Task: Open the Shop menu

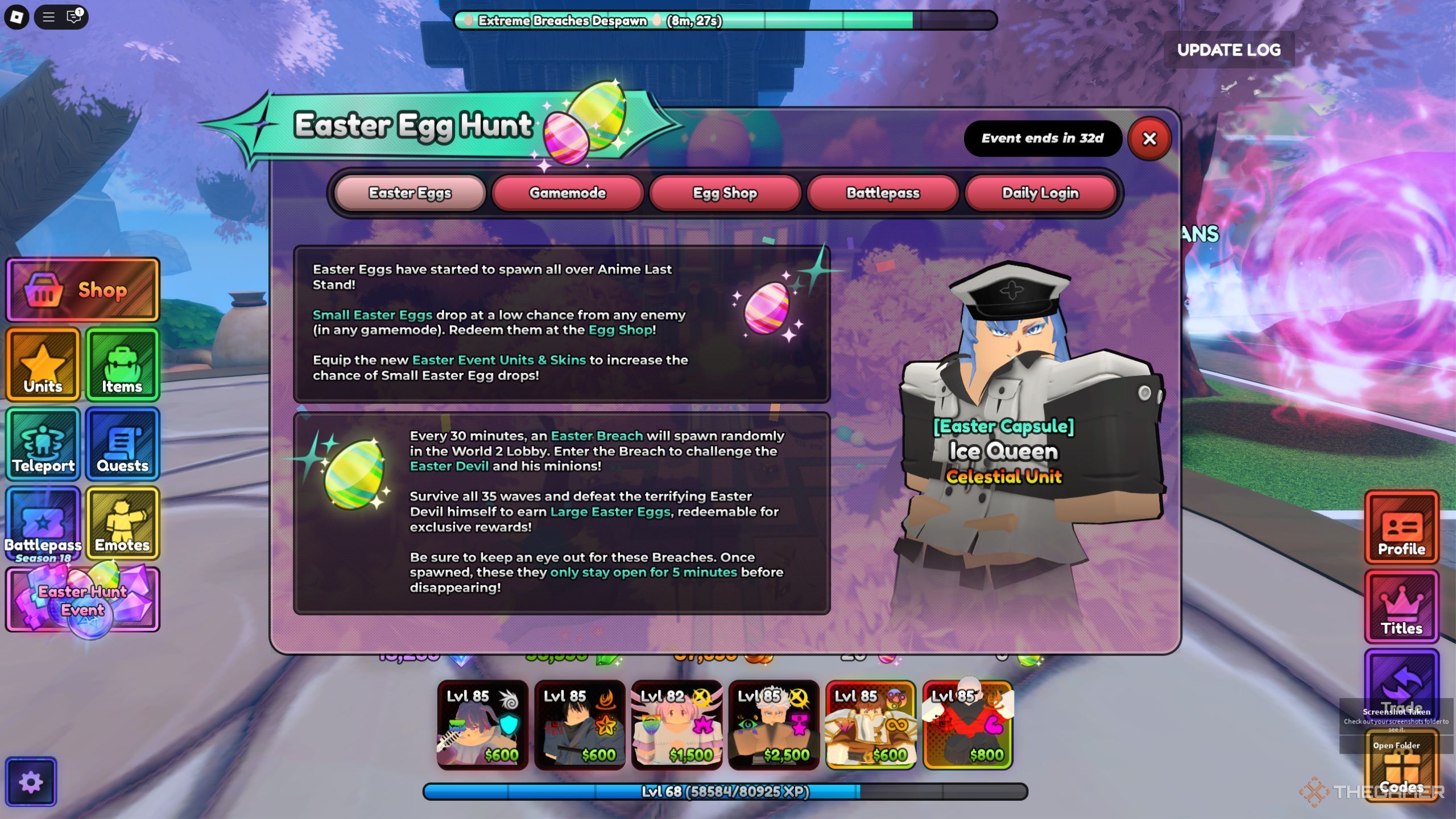Action: pos(82,290)
